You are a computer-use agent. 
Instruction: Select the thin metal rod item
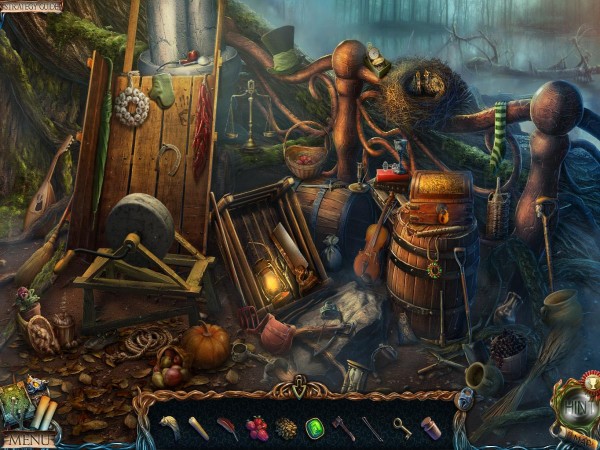click(372, 428)
